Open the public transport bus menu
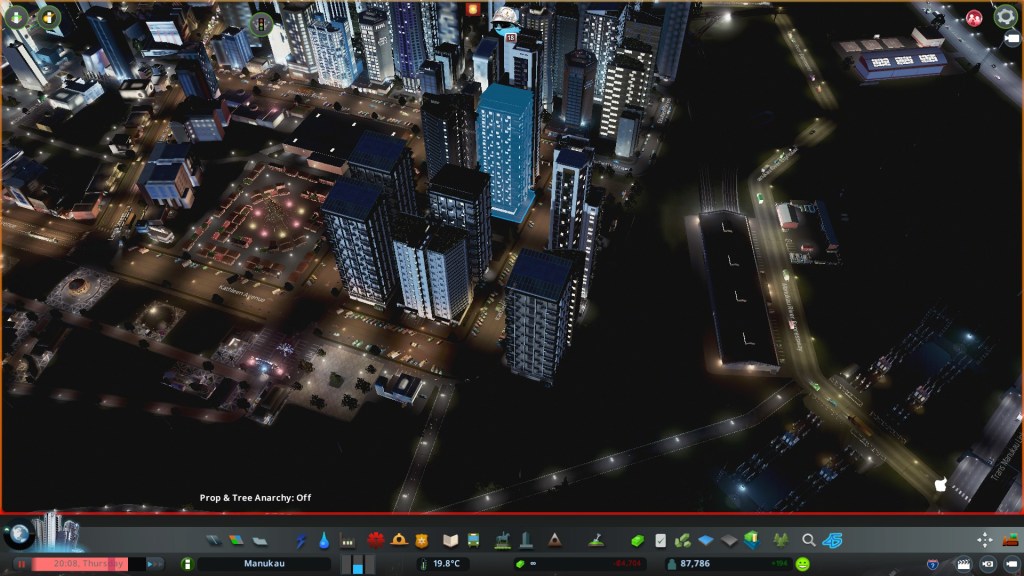Image resolution: width=1024 pixels, height=576 pixels. [x=473, y=541]
